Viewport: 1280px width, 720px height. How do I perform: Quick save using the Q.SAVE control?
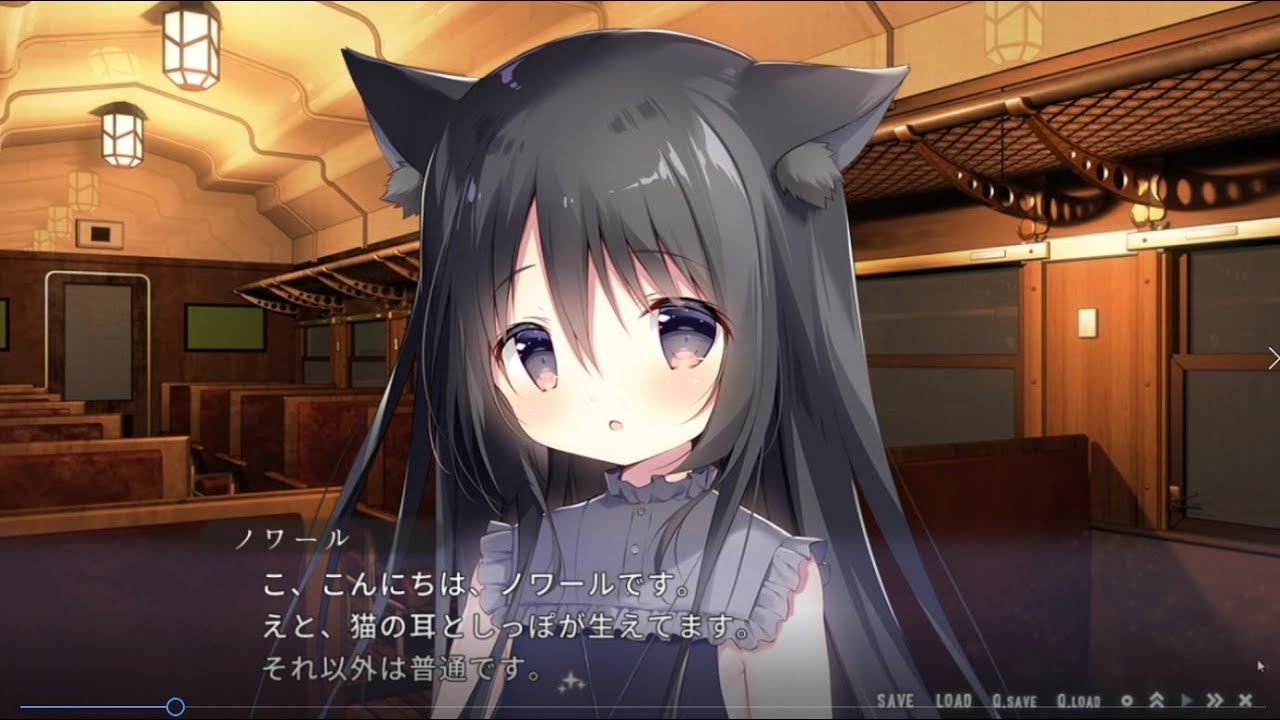(x=1013, y=700)
